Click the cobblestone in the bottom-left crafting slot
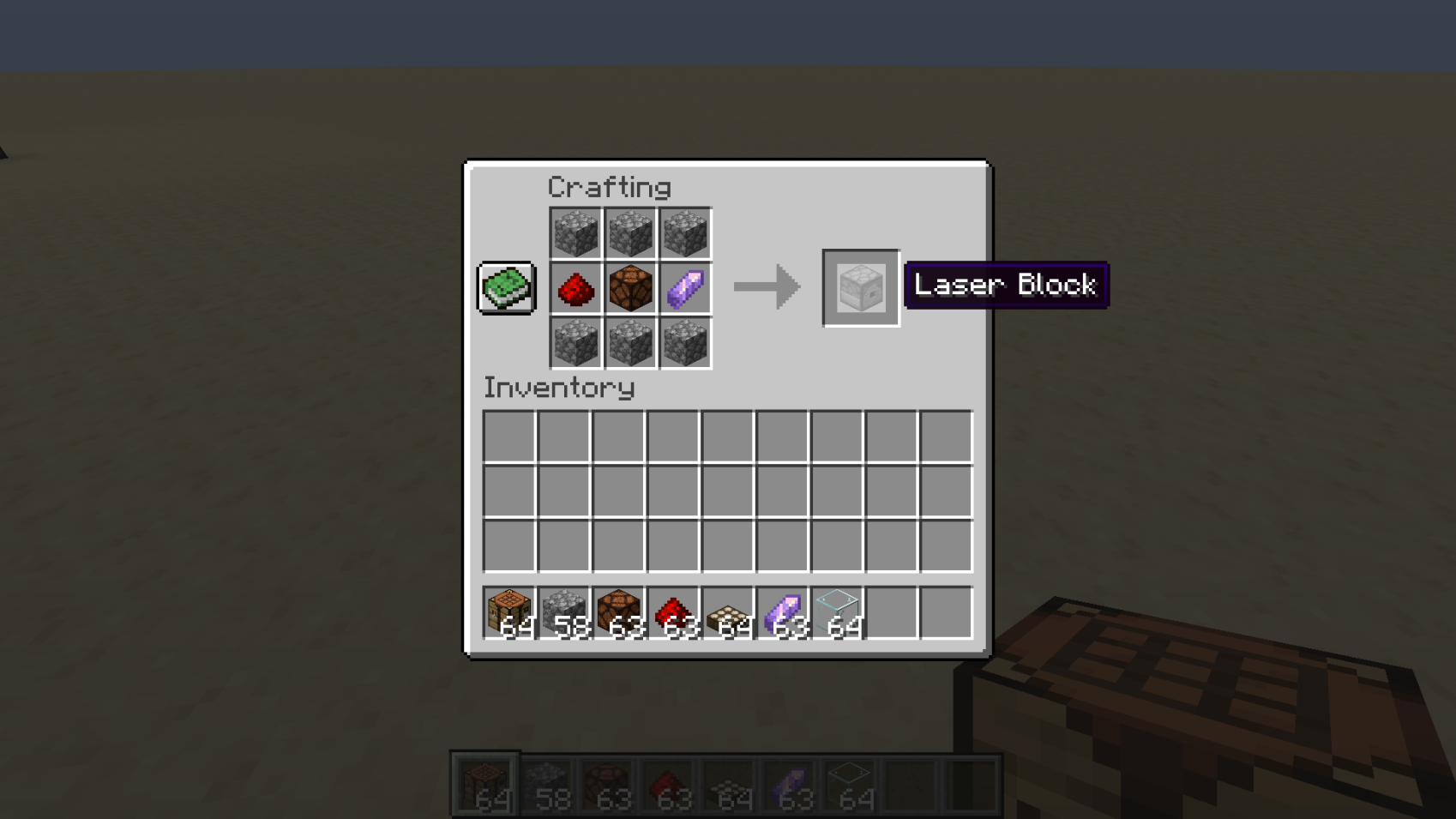1456x819 pixels. [575, 344]
